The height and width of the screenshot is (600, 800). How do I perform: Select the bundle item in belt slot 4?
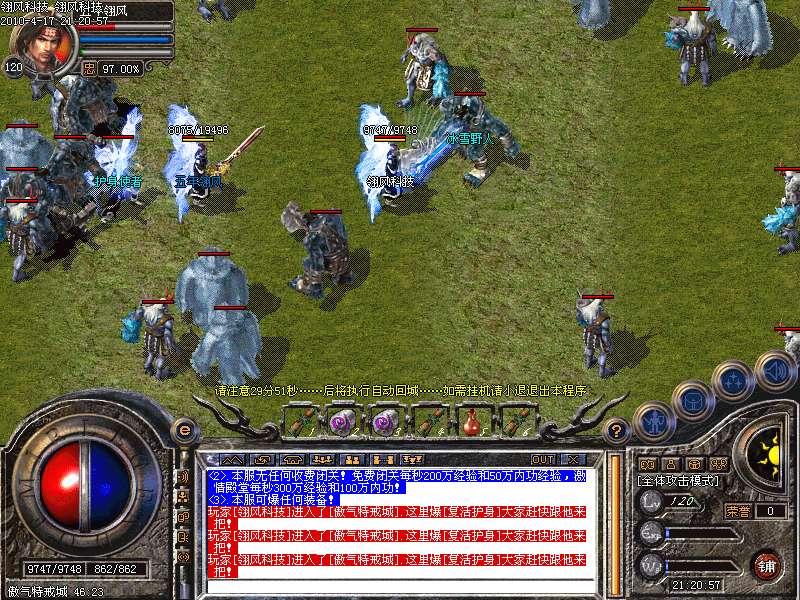pos(428,422)
